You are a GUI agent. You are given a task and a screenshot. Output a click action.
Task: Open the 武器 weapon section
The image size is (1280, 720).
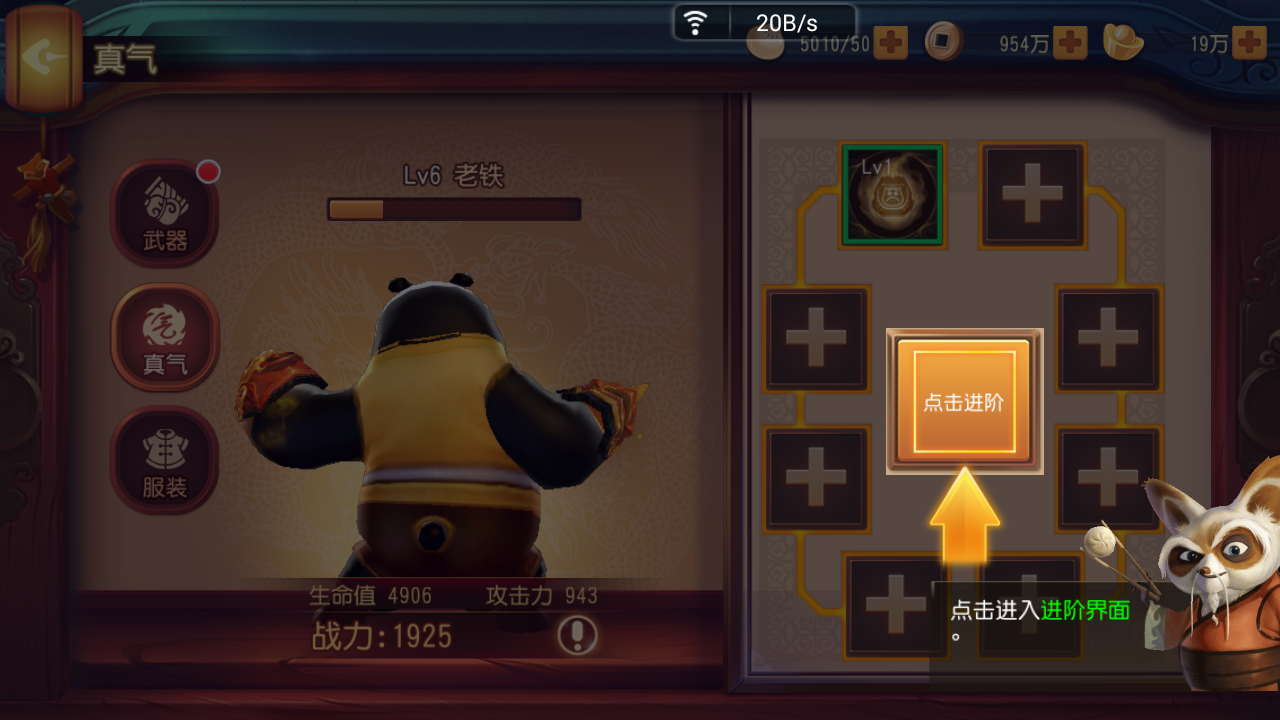164,212
